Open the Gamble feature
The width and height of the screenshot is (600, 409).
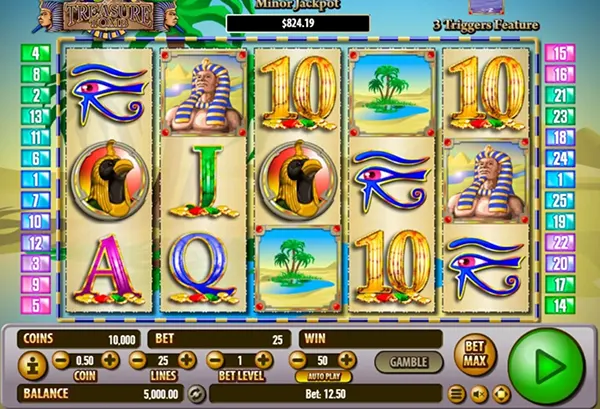pyautogui.click(x=408, y=361)
